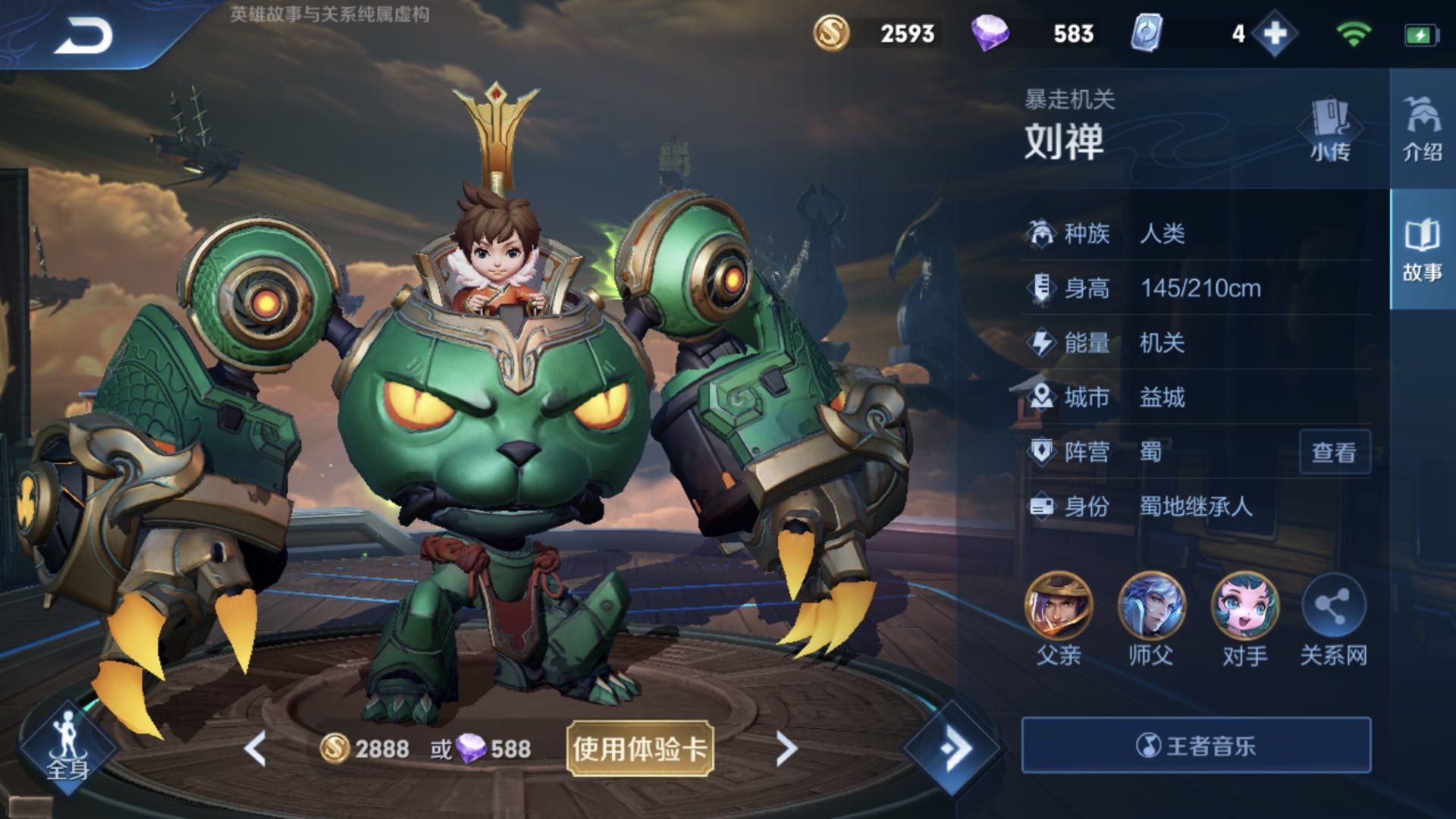
Task: Show the previous hero with left arrow
Action: point(256,749)
